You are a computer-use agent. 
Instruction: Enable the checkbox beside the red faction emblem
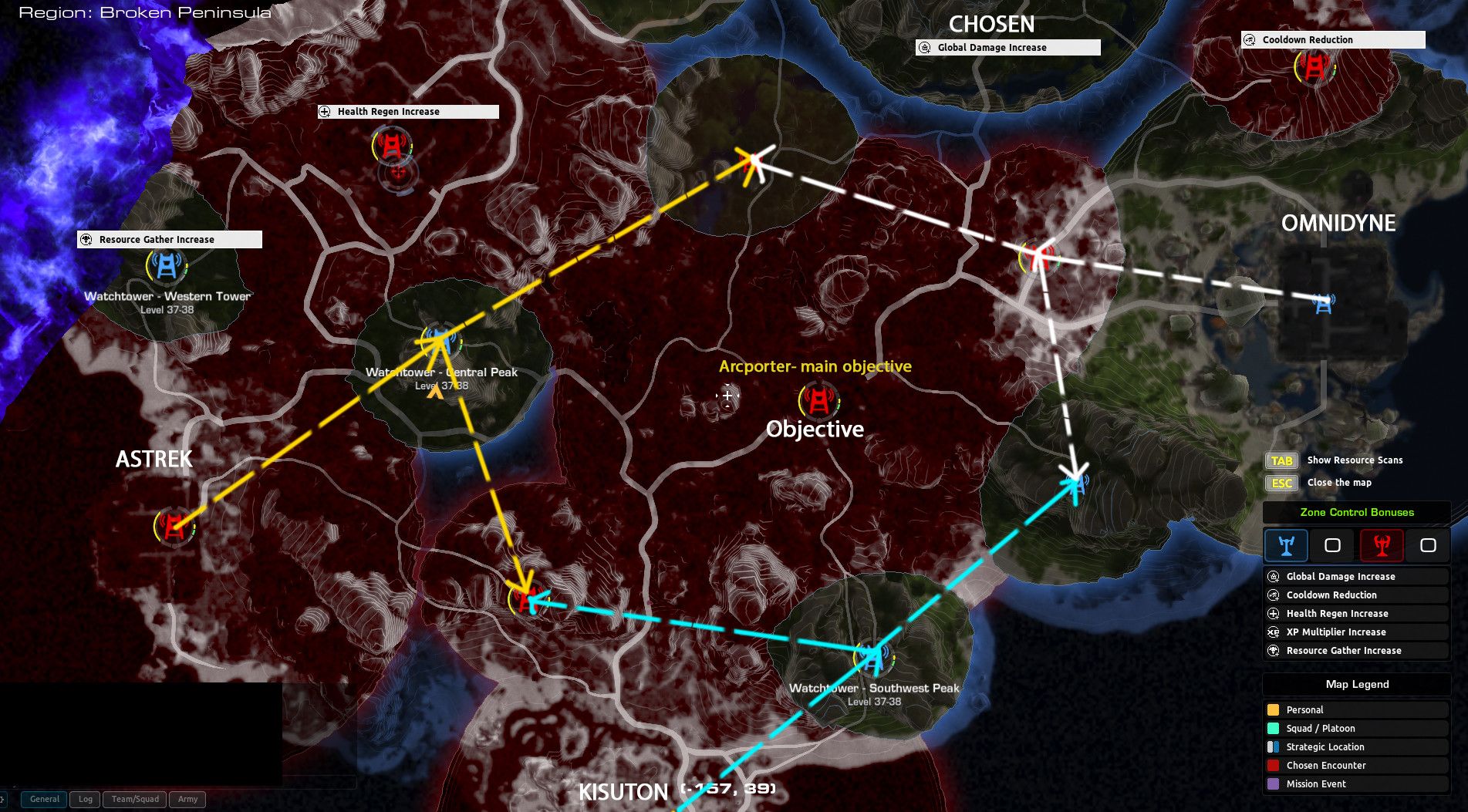[x=1429, y=545]
